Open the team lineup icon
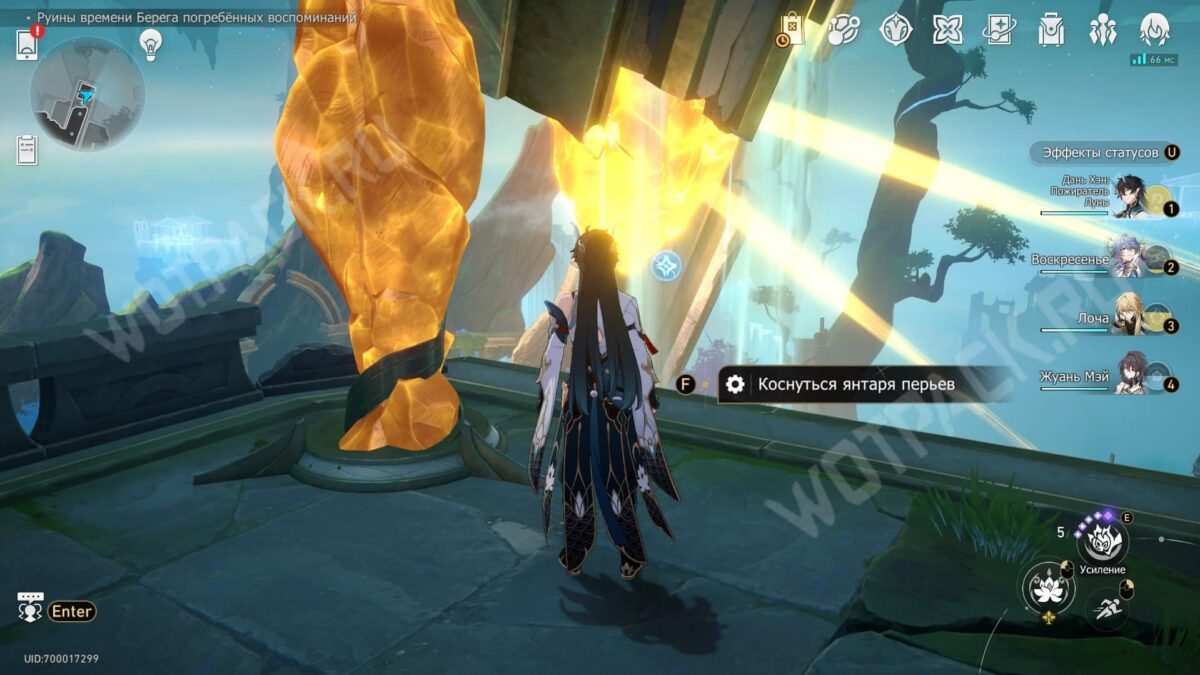This screenshot has width=1200, height=675. pyautogui.click(x=1103, y=30)
